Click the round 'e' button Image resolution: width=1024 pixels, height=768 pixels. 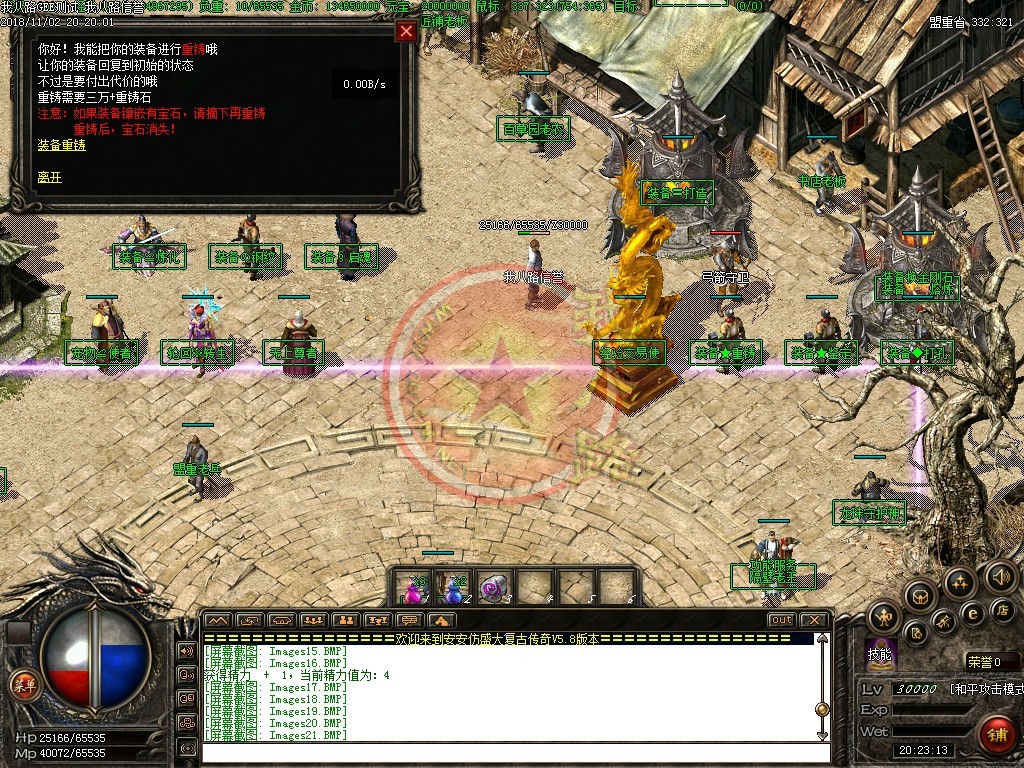pyautogui.click(x=971, y=613)
